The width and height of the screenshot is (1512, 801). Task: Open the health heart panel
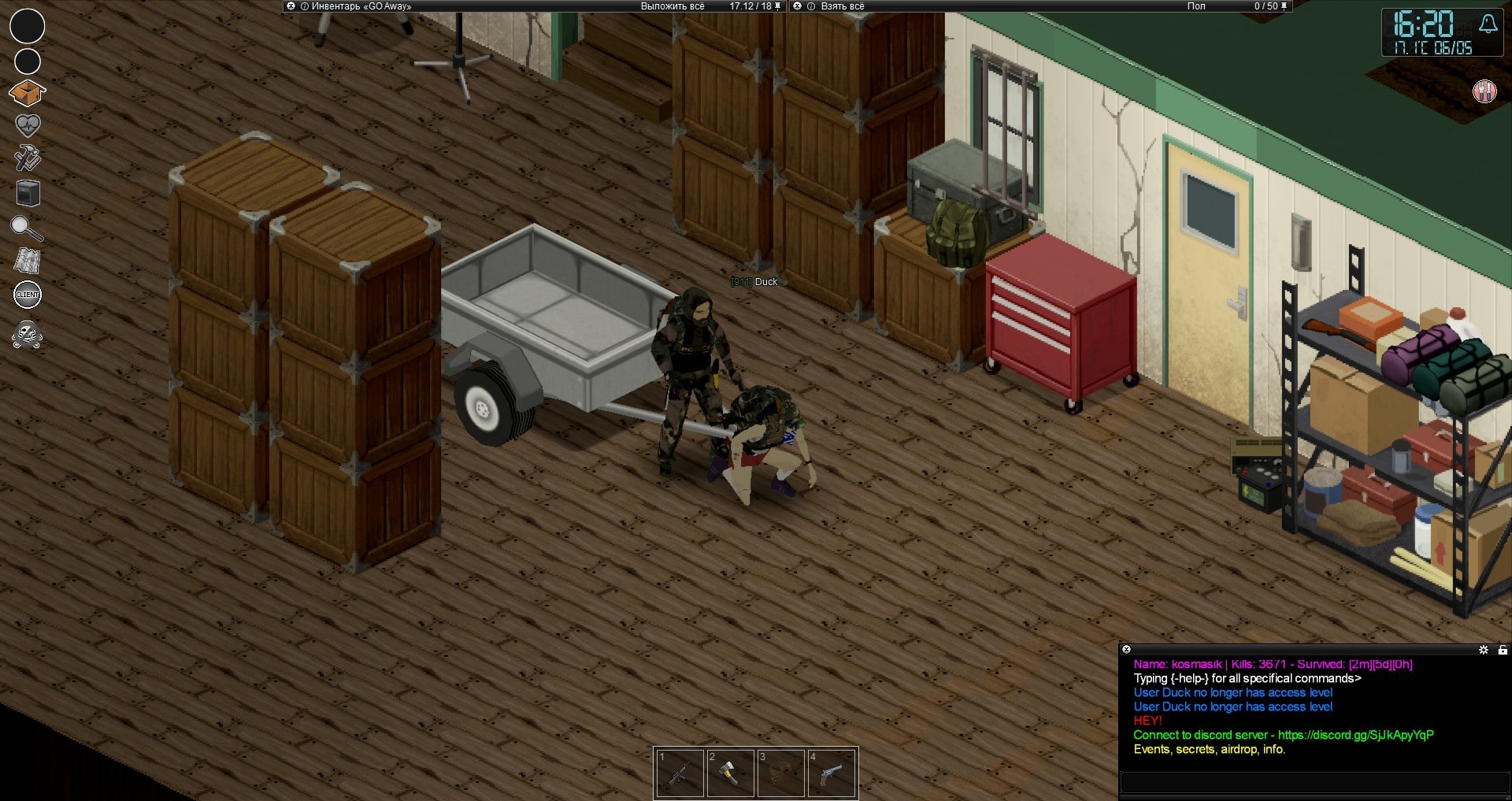(28, 125)
